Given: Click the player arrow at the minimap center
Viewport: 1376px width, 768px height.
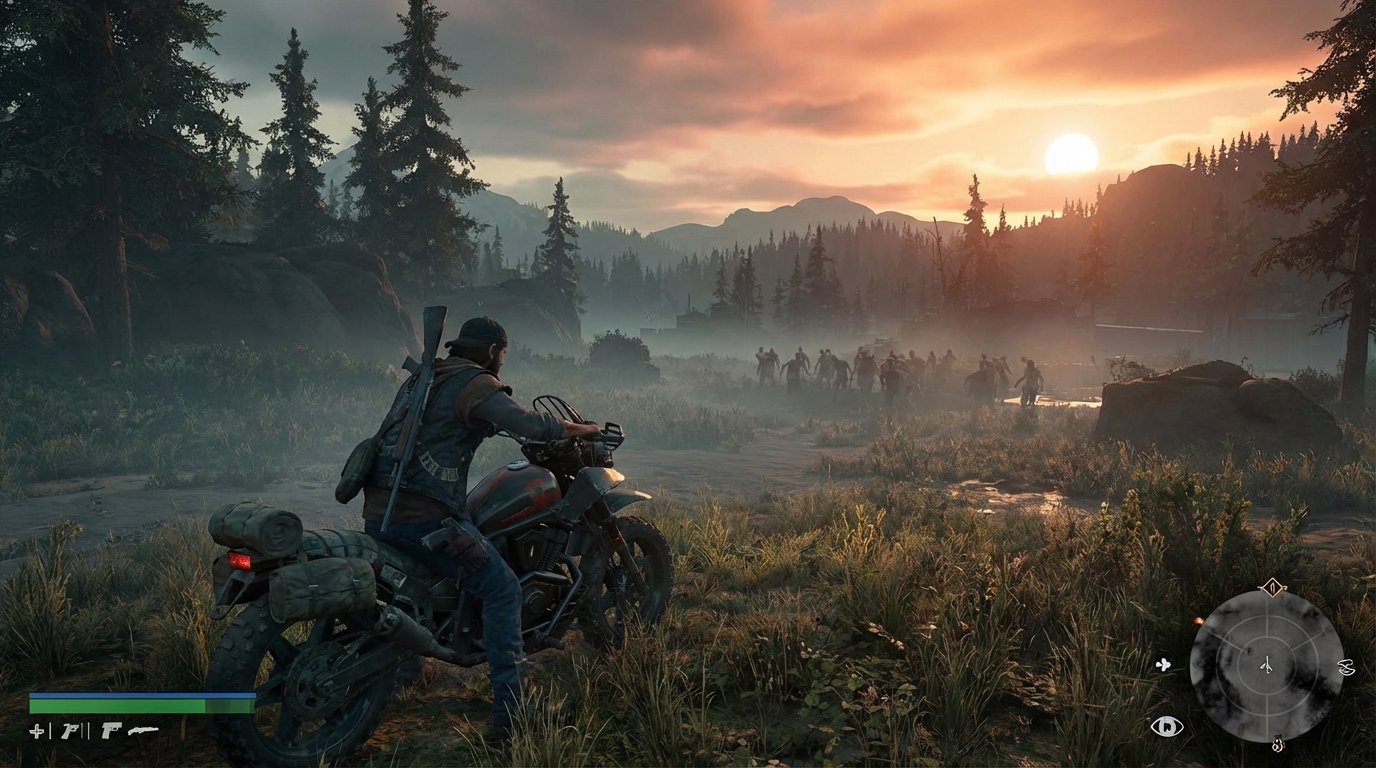Looking at the screenshot, I should pos(1267,665).
